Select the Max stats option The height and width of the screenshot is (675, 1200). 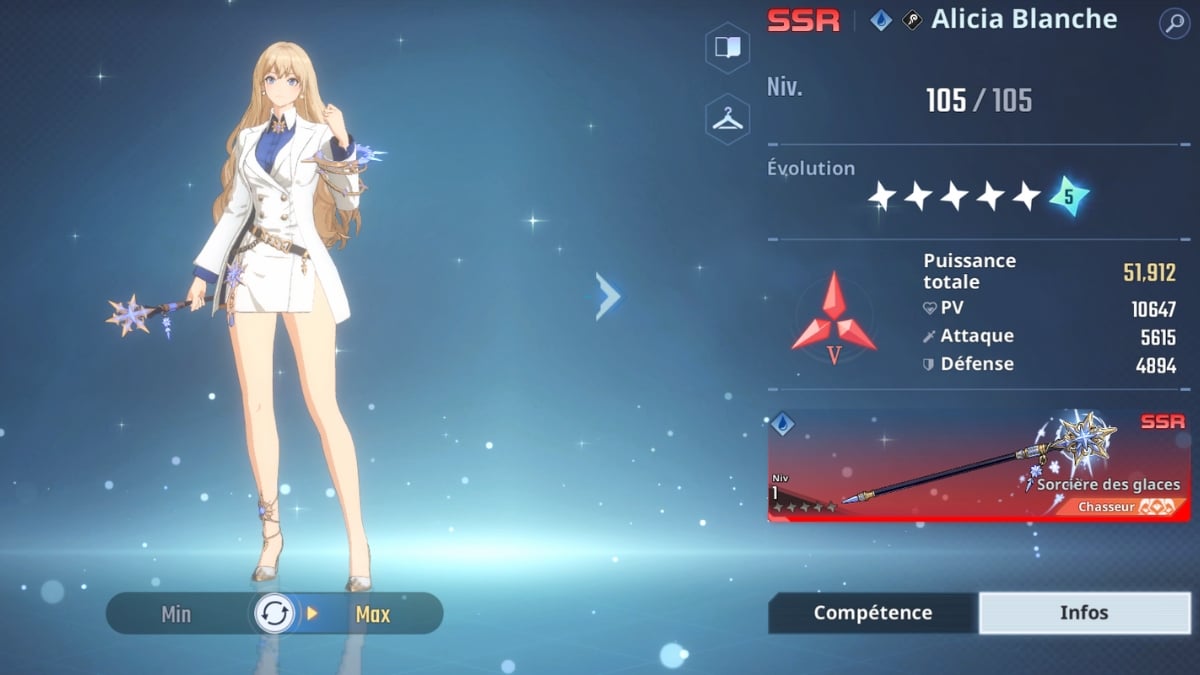(373, 615)
